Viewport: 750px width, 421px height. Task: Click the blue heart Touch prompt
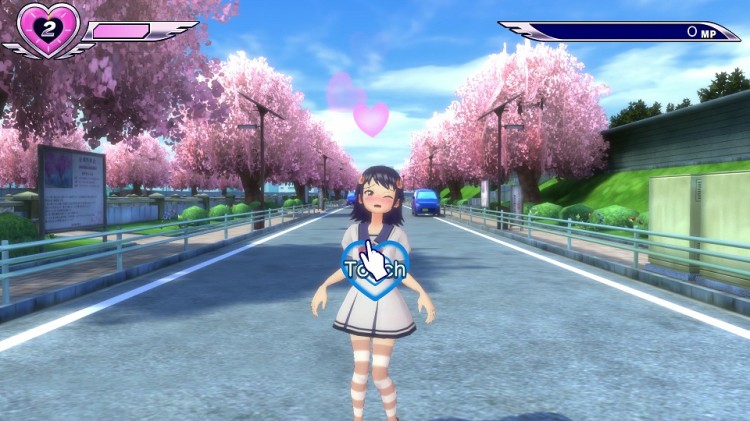tap(374, 268)
